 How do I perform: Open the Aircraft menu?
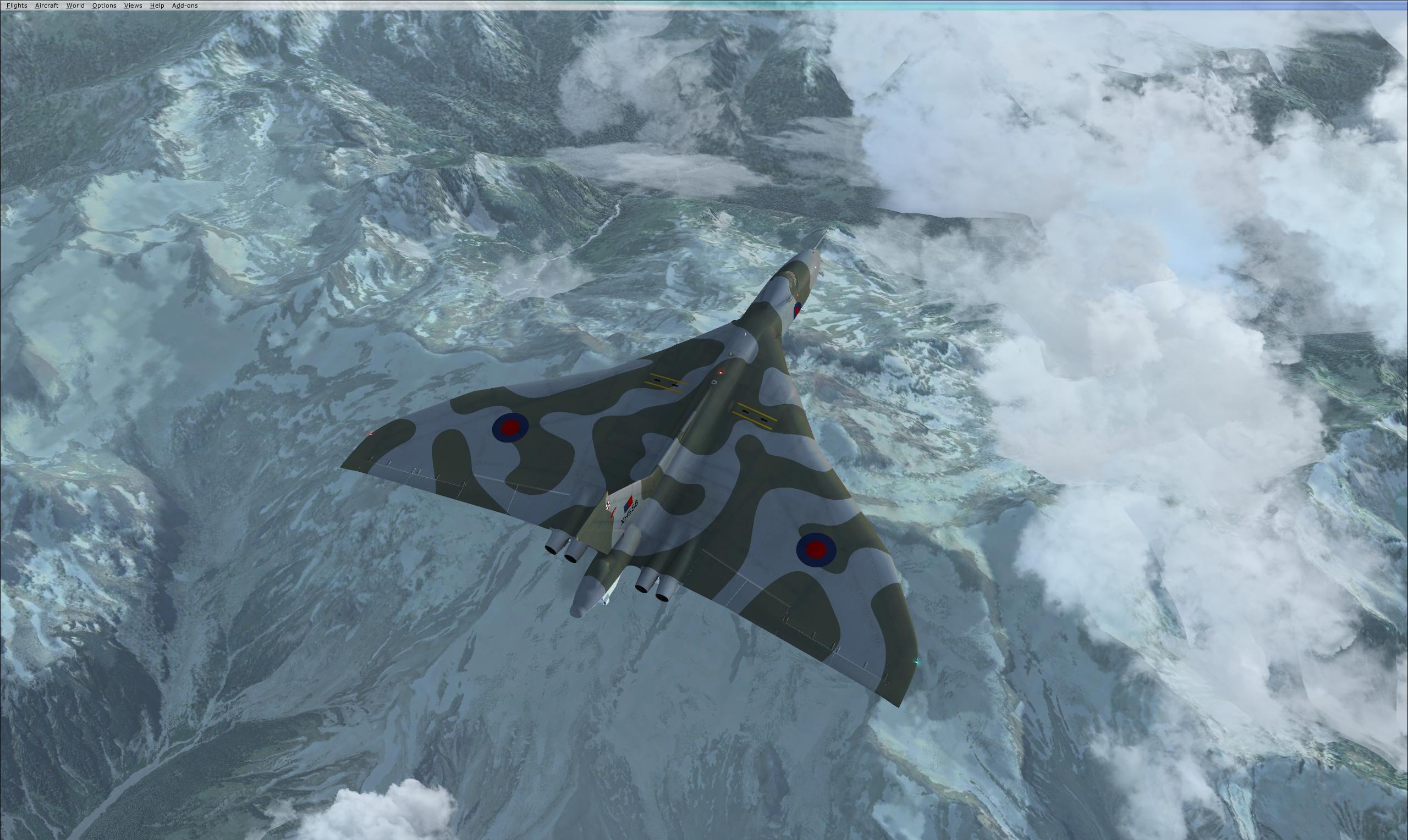pos(46,5)
